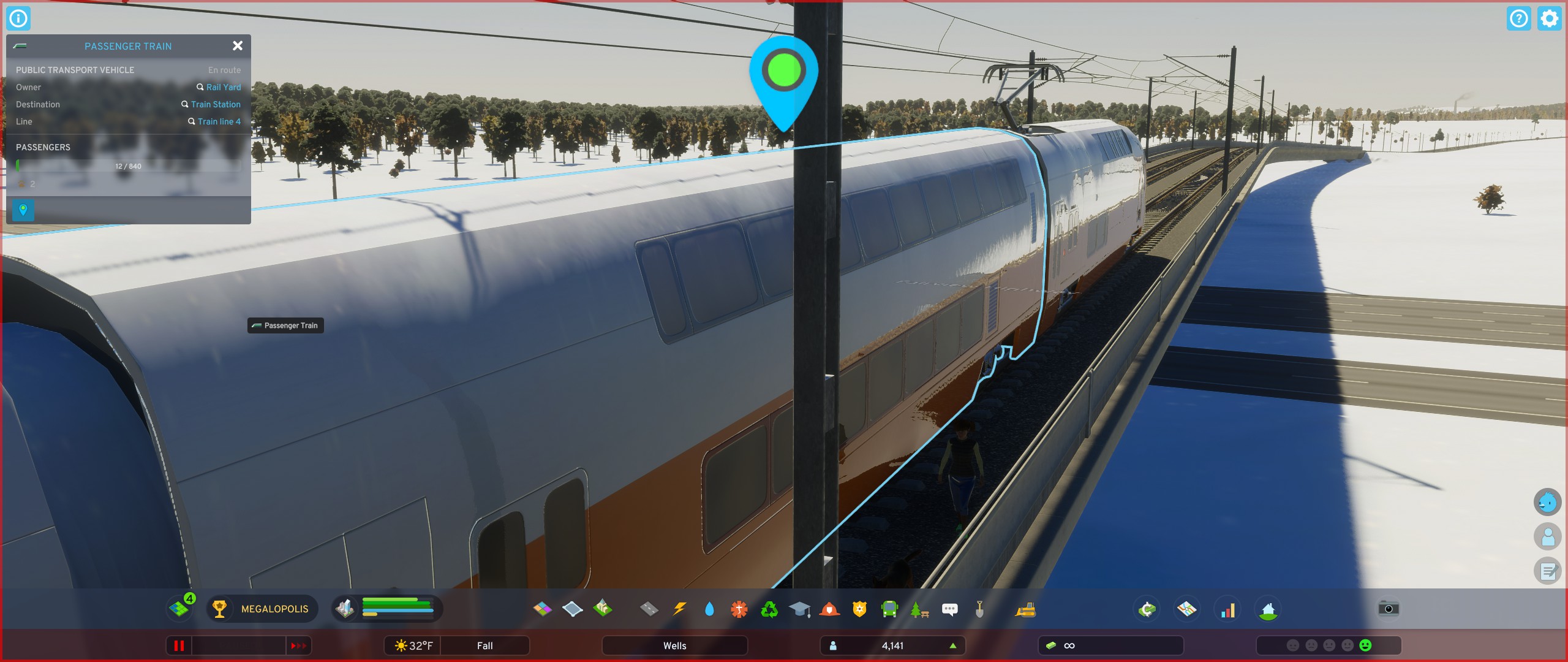Open the Zoning menu via colored tiles

point(542,609)
